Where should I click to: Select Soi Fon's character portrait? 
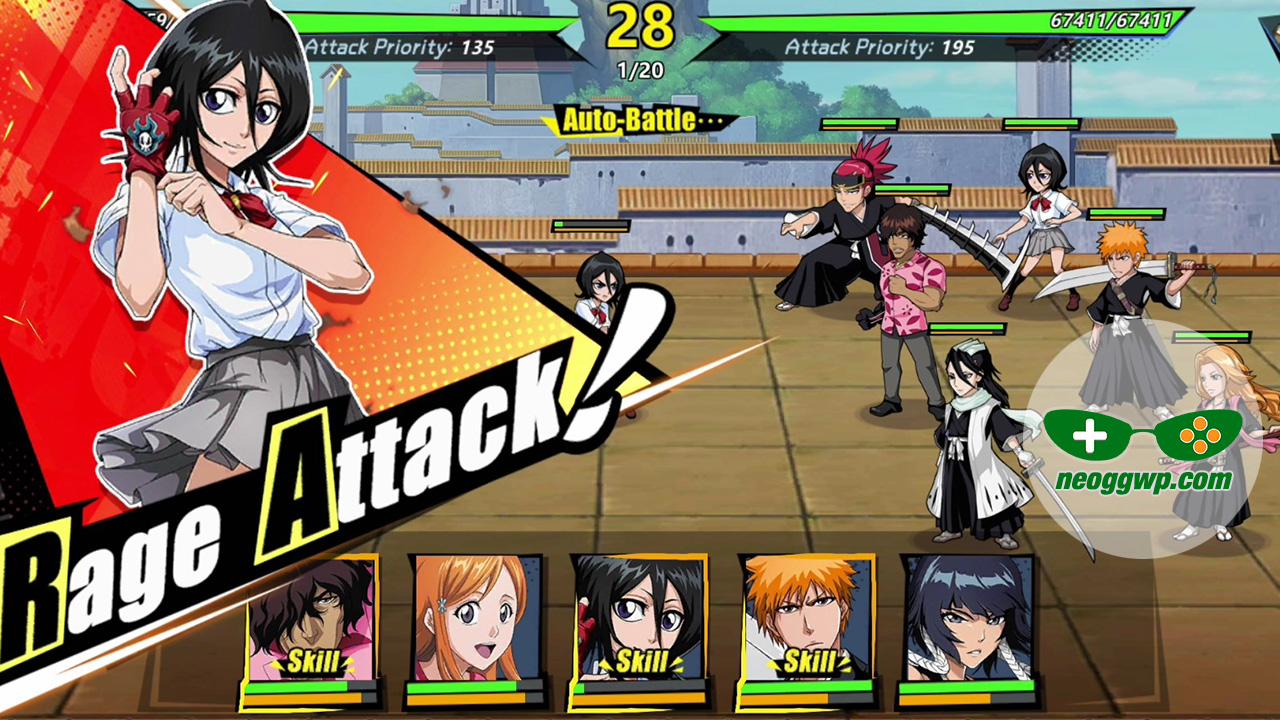click(x=968, y=620)
